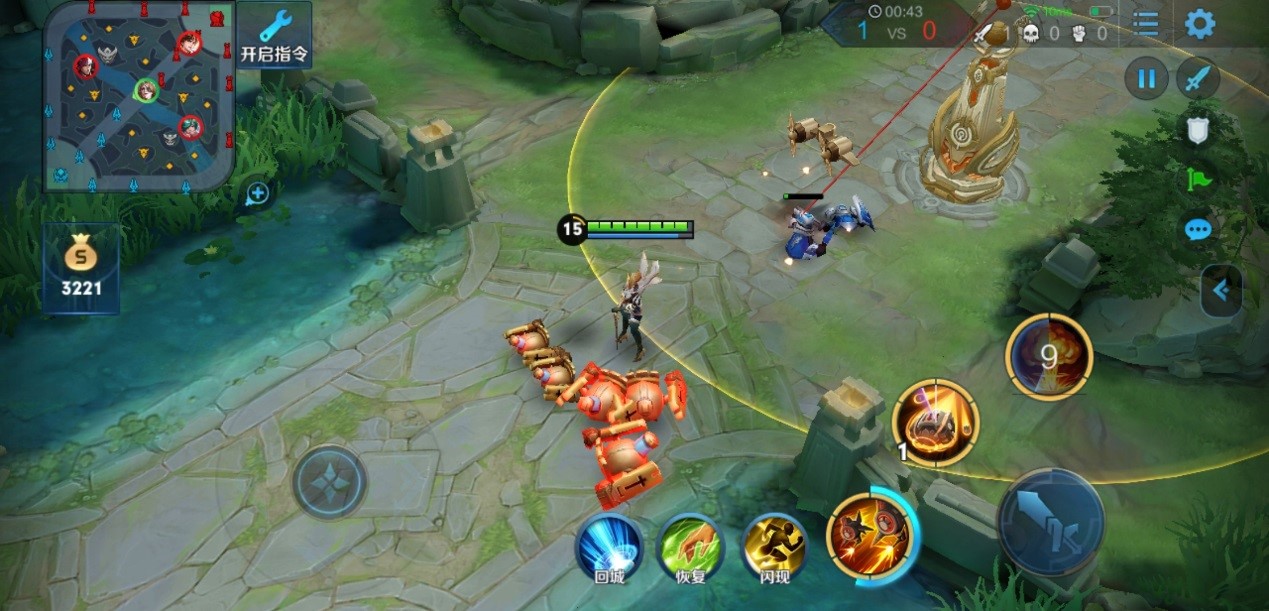
Task: Use the 回城 recall ability
Action: point(609,549)
